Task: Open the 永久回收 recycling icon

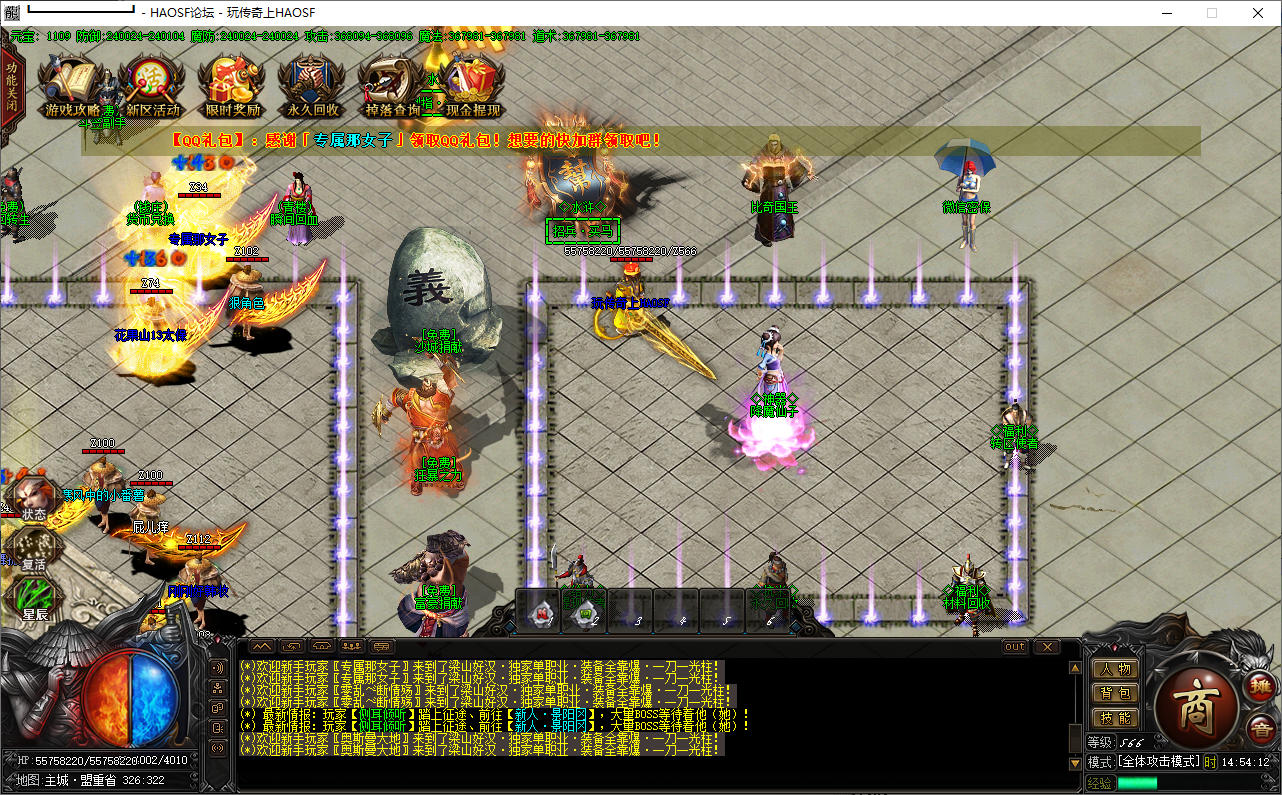Action: tap(312, 87)
